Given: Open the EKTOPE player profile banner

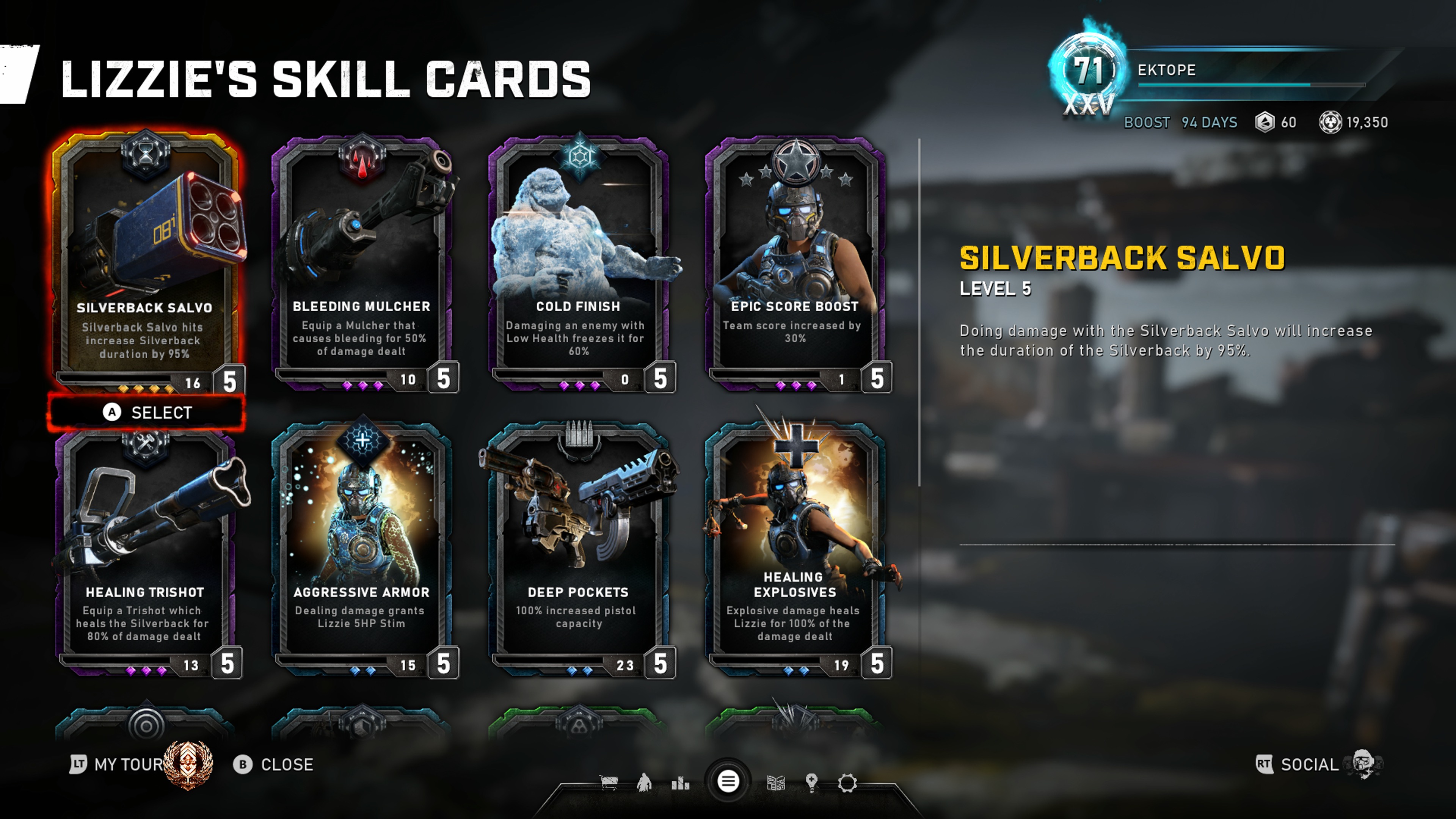Looking at the screenshot, I should pyautogui.click(x=1215, y=71).
